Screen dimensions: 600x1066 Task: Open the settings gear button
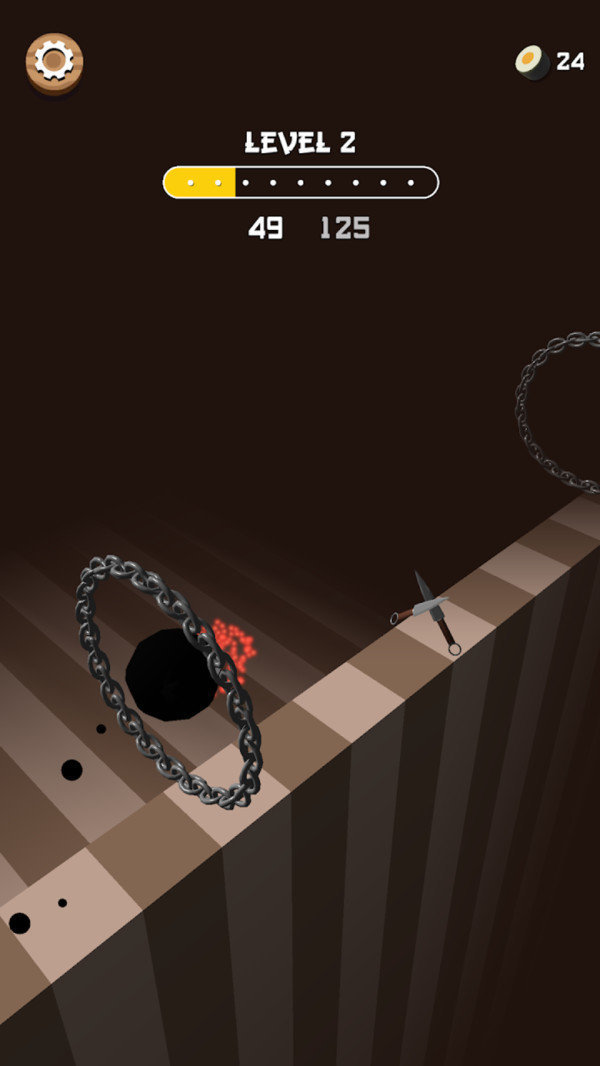54,62
